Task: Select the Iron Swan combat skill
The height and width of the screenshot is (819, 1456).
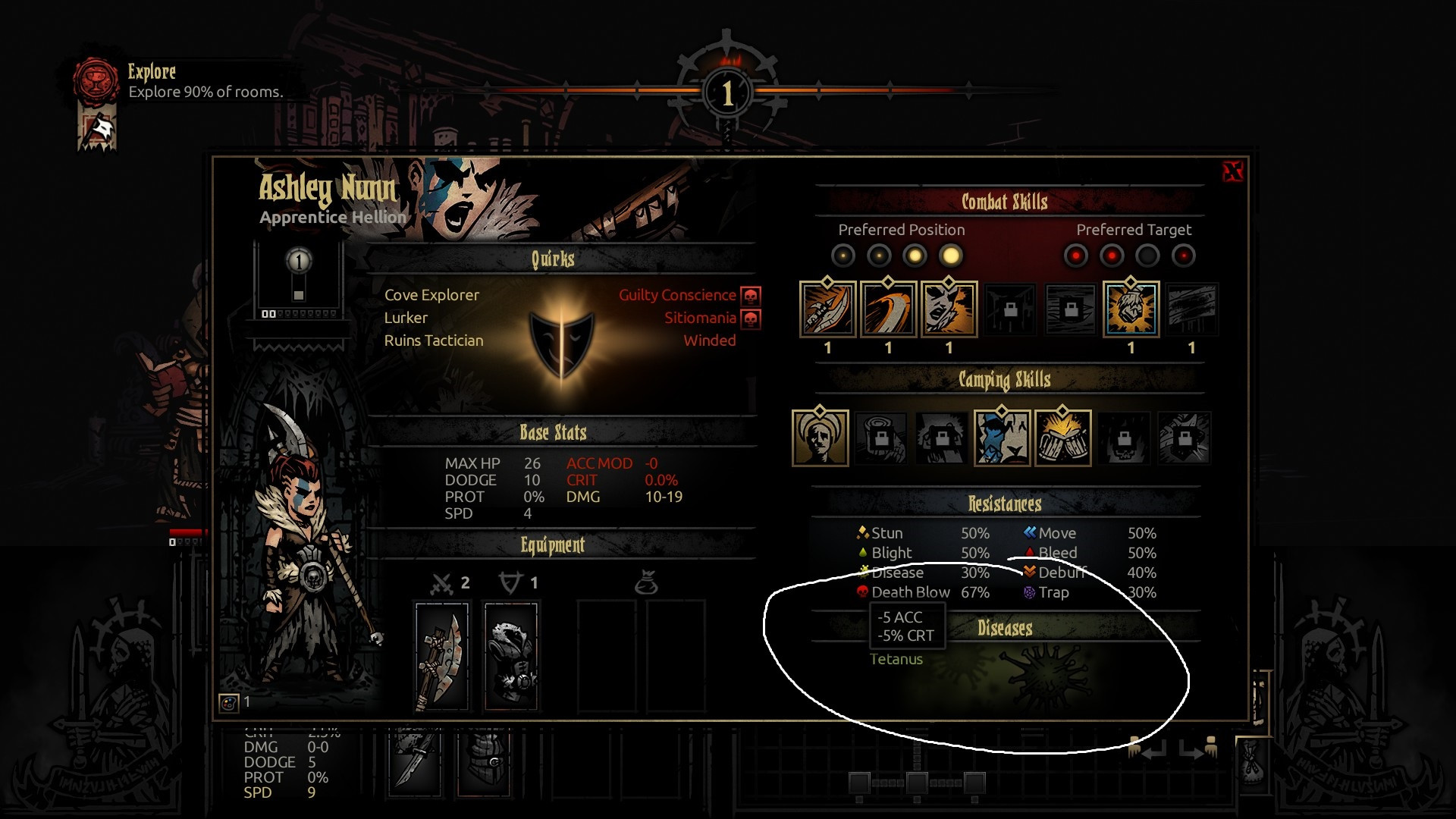Action: [889, 309]
